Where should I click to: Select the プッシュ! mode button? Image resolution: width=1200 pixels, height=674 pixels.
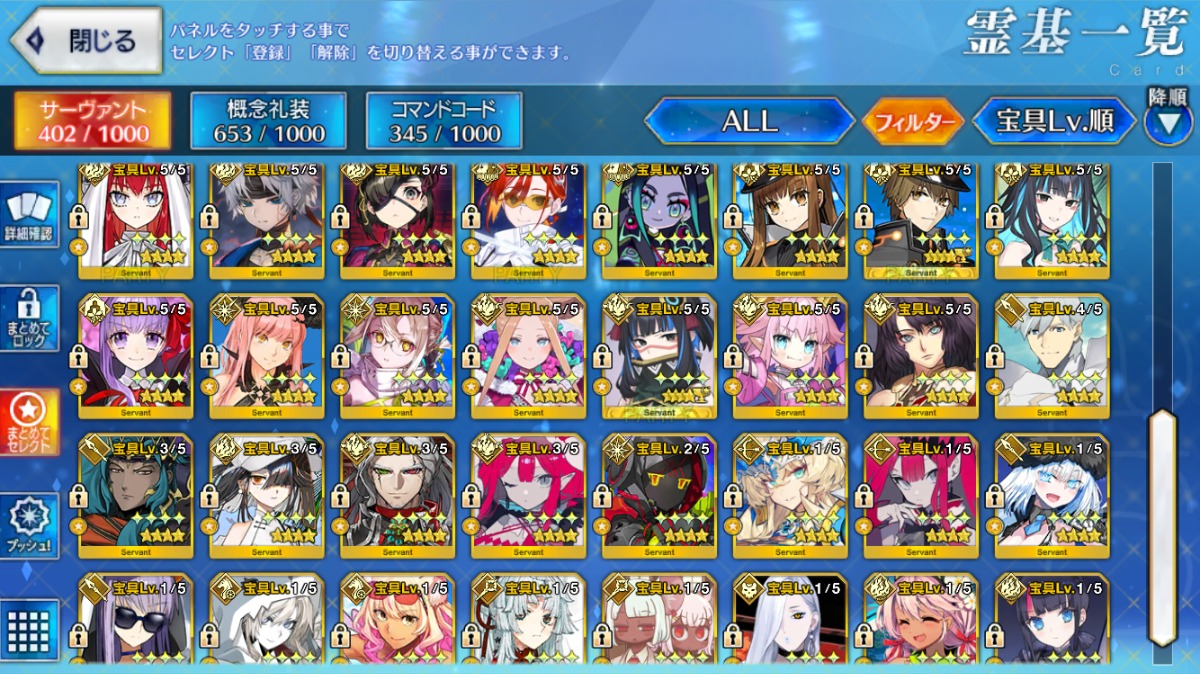[x=29, y=527]
